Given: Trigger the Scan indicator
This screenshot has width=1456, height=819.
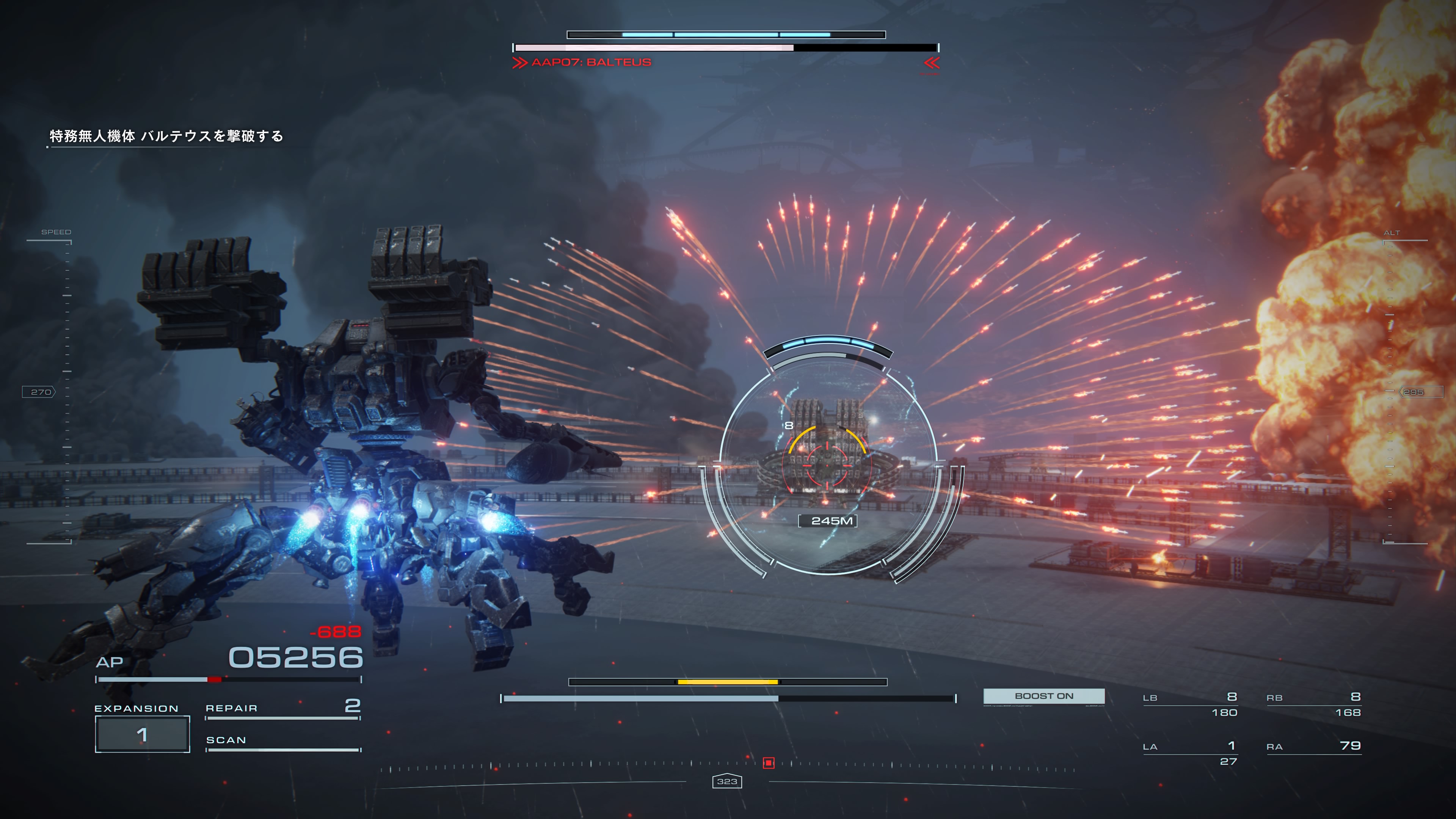Looking at the screenshot, I should pos(282,741).
